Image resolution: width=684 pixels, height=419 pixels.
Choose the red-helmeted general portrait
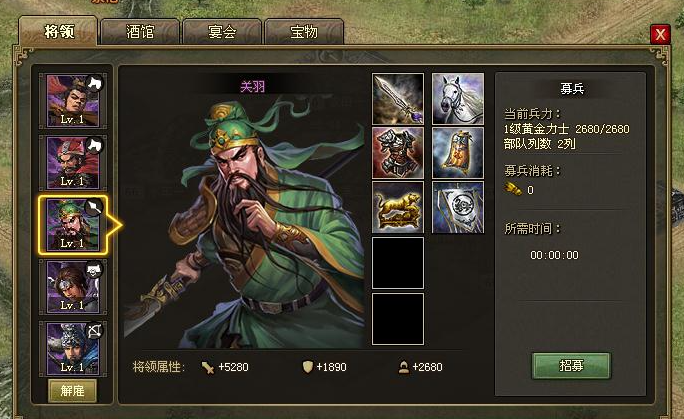pyautogui.click(x=72, y=162)
